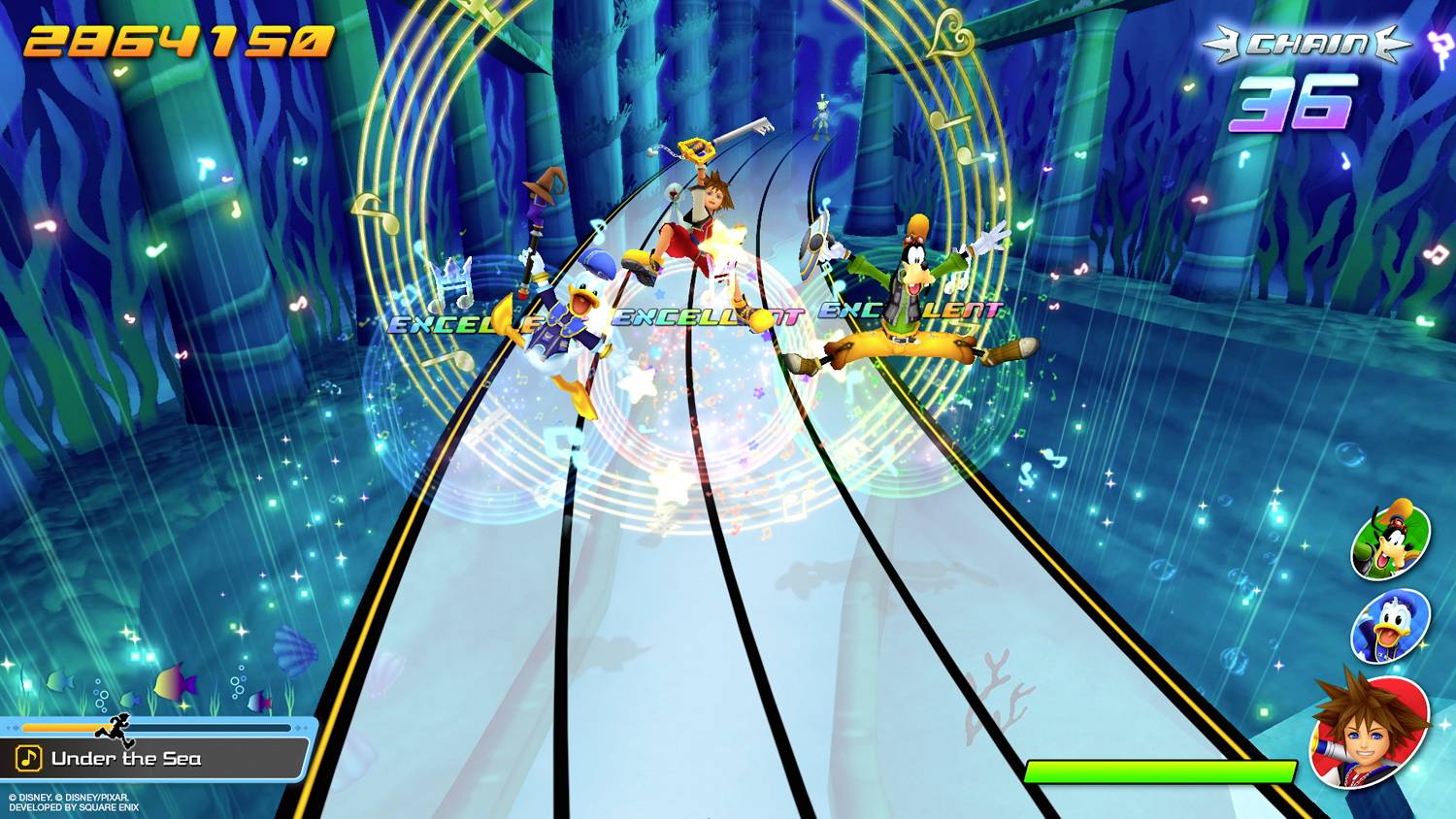The height and width of the screenshot is (819, 1456).
Task: Select the Goofy portrait icon
Action: tap(1391, 545)
